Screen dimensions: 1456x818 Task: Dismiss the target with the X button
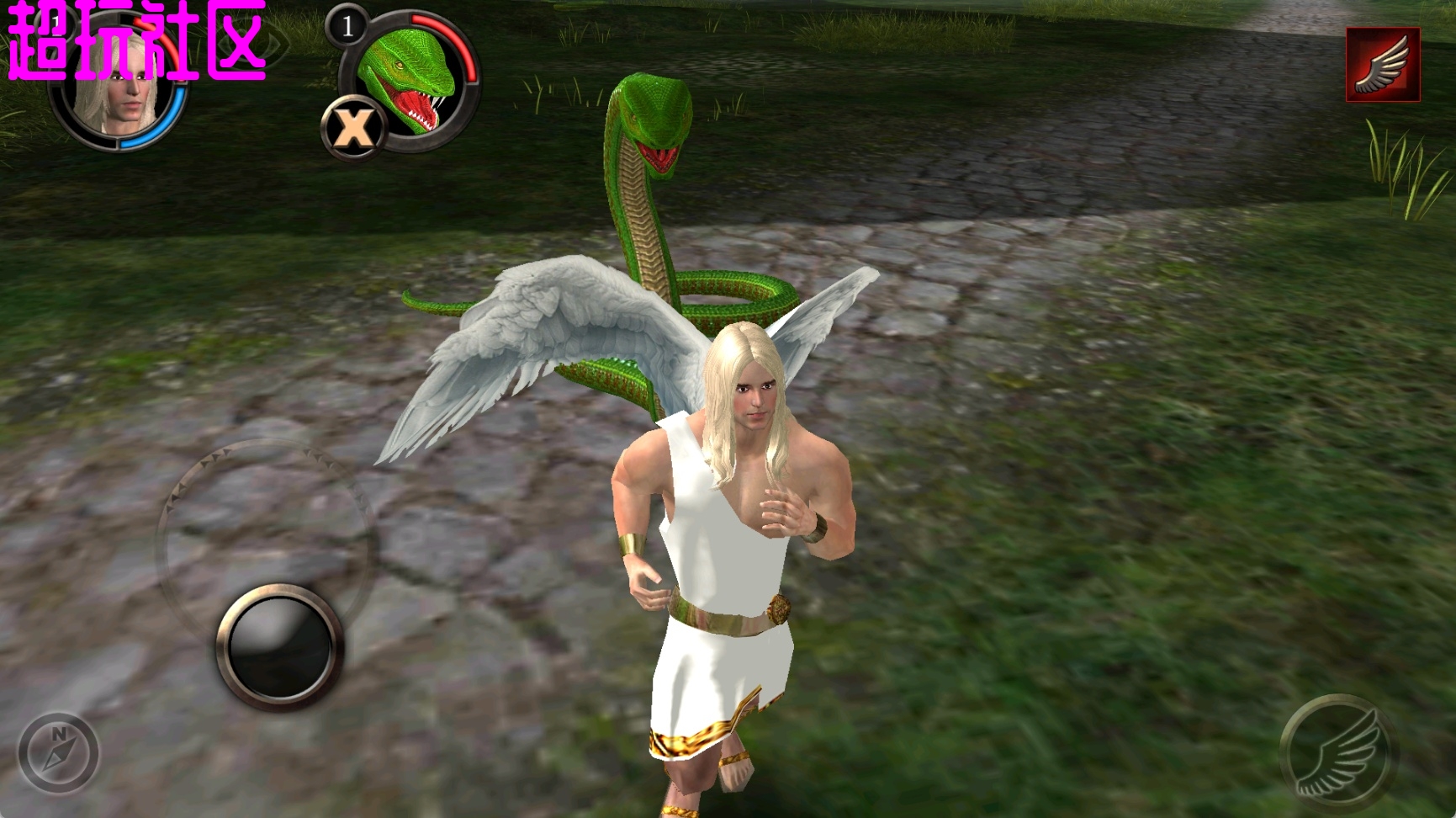353,130
